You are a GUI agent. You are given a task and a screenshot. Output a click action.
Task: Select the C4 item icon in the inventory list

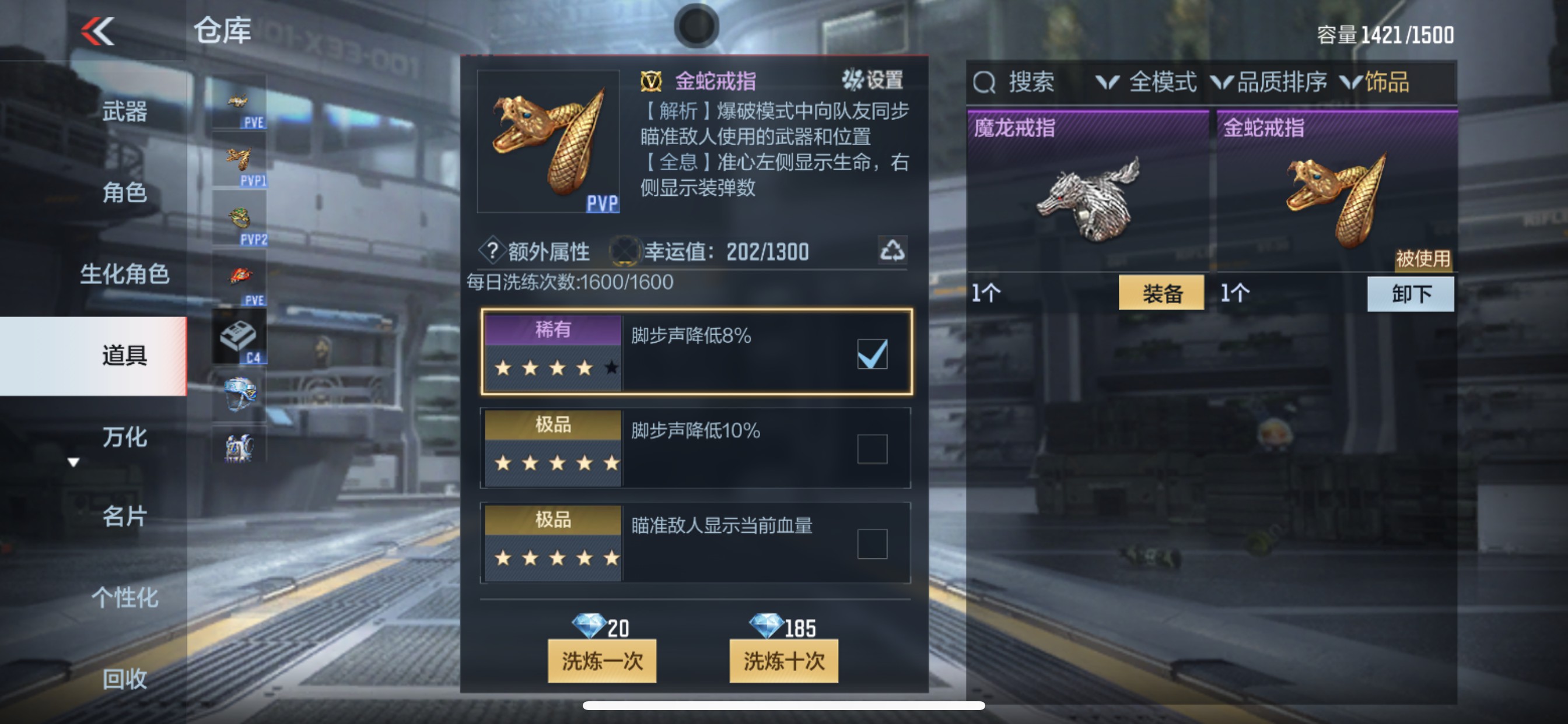coord(239,335)
